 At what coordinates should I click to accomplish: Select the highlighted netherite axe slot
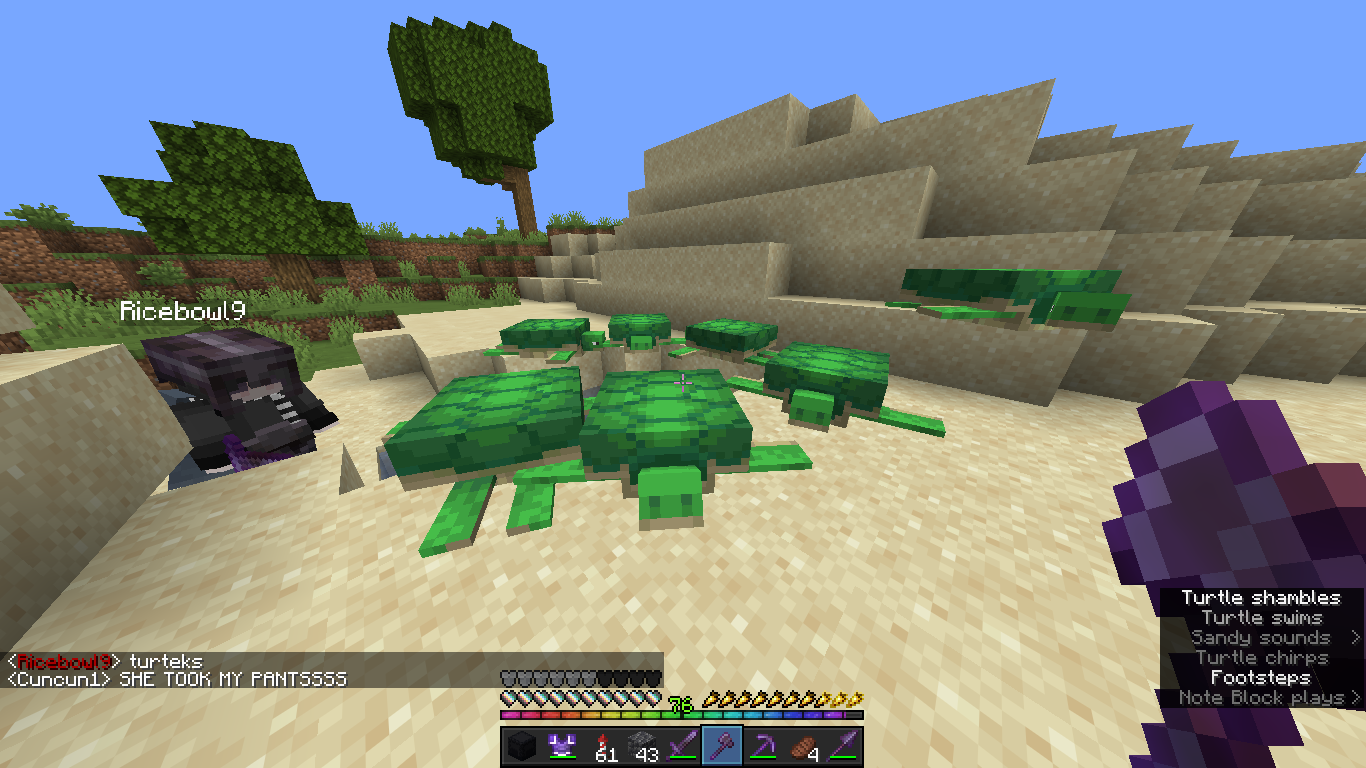pos(722,746)
